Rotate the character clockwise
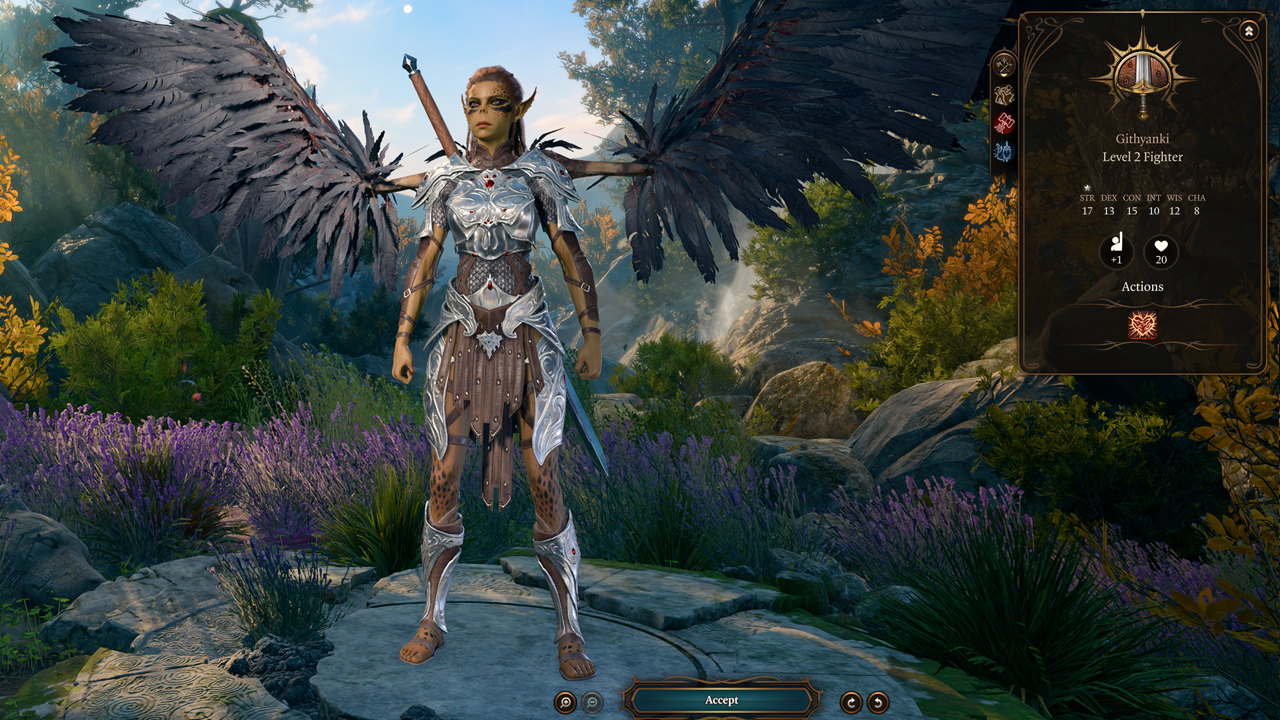 [851, 701]
